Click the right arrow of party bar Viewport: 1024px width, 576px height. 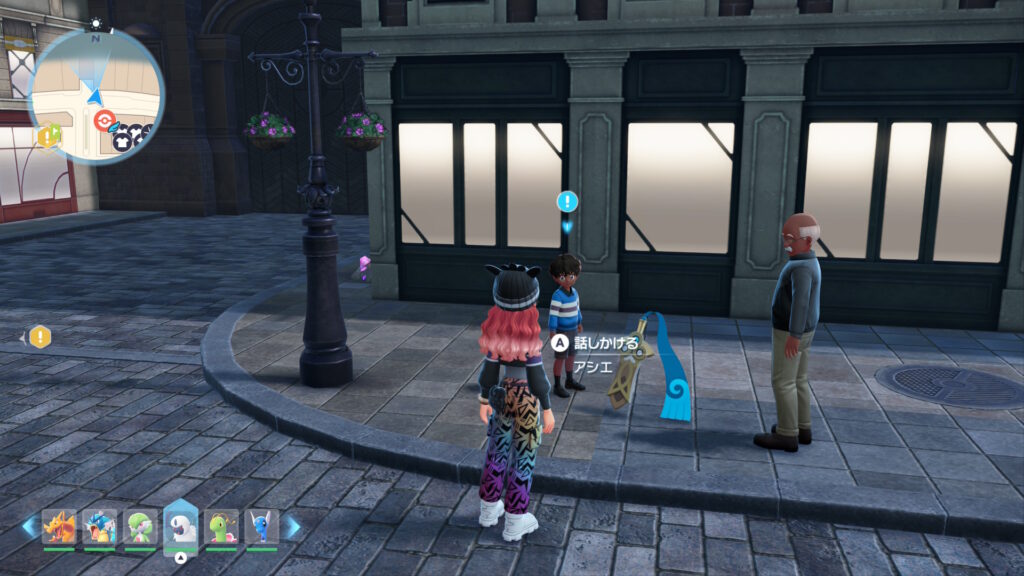tap(292, 526)
